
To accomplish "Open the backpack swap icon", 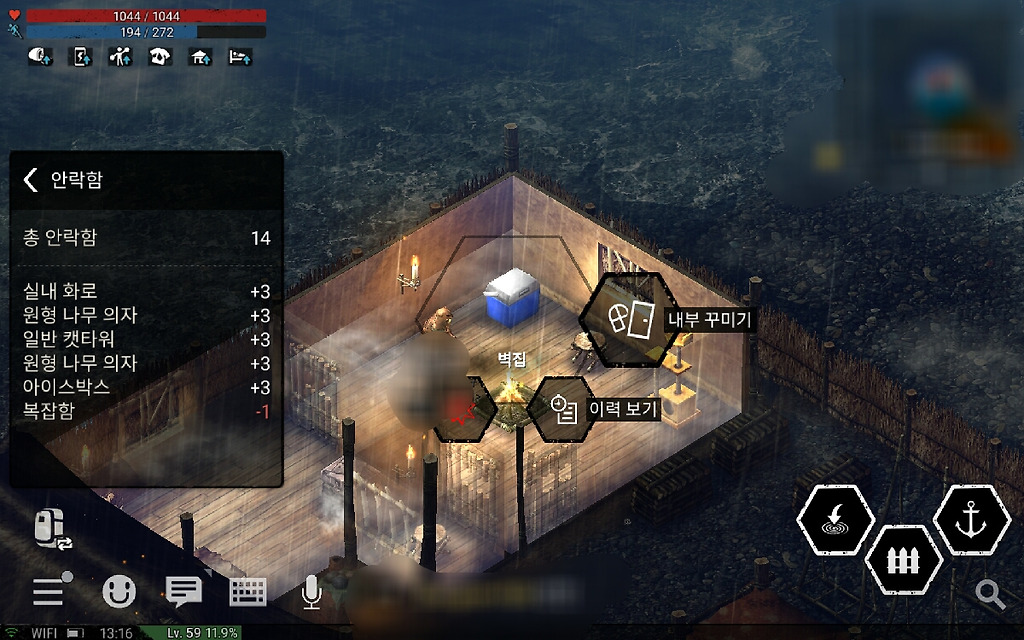I will tap(53, 529).
